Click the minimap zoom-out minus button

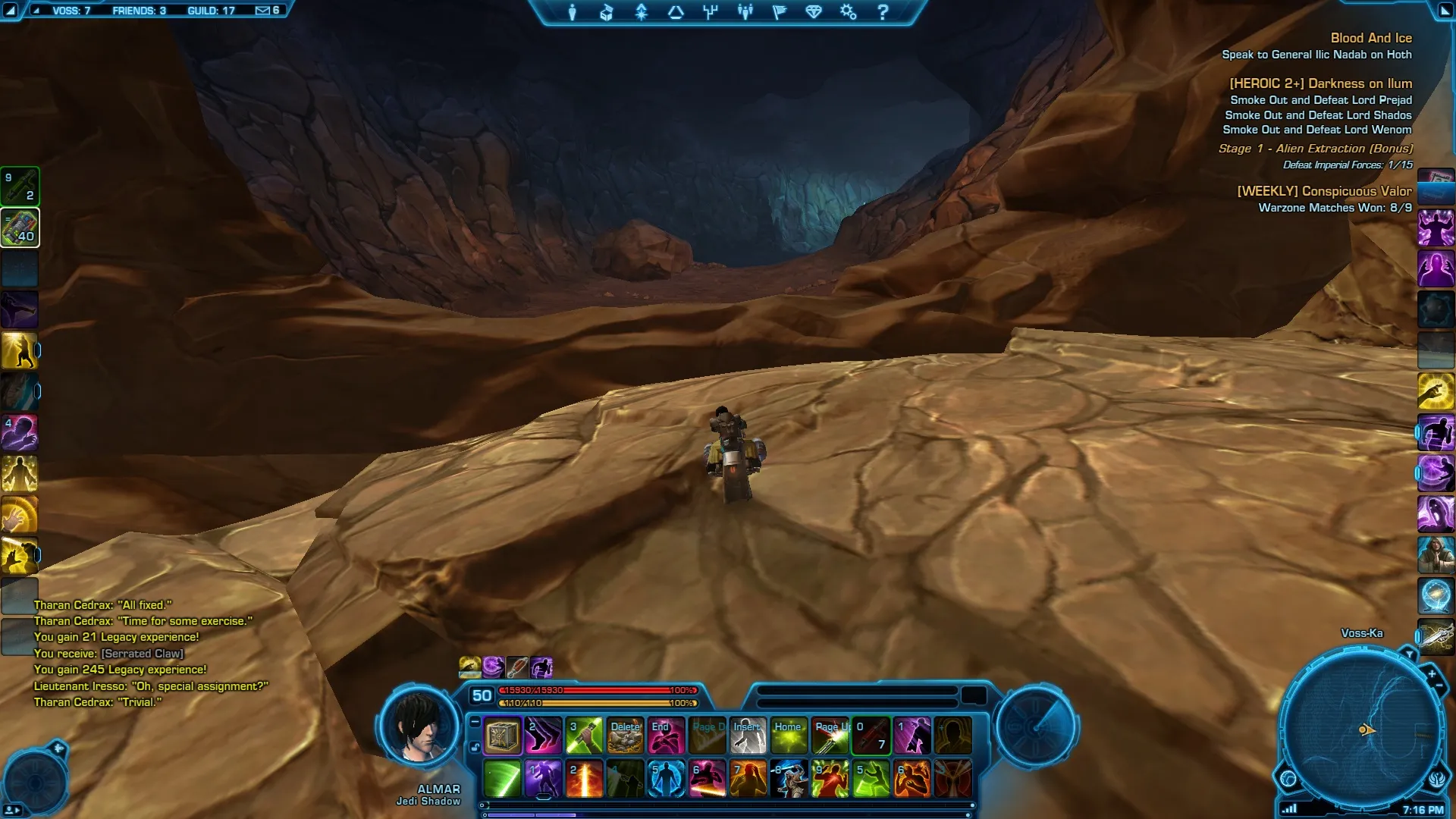[1439, 686]
